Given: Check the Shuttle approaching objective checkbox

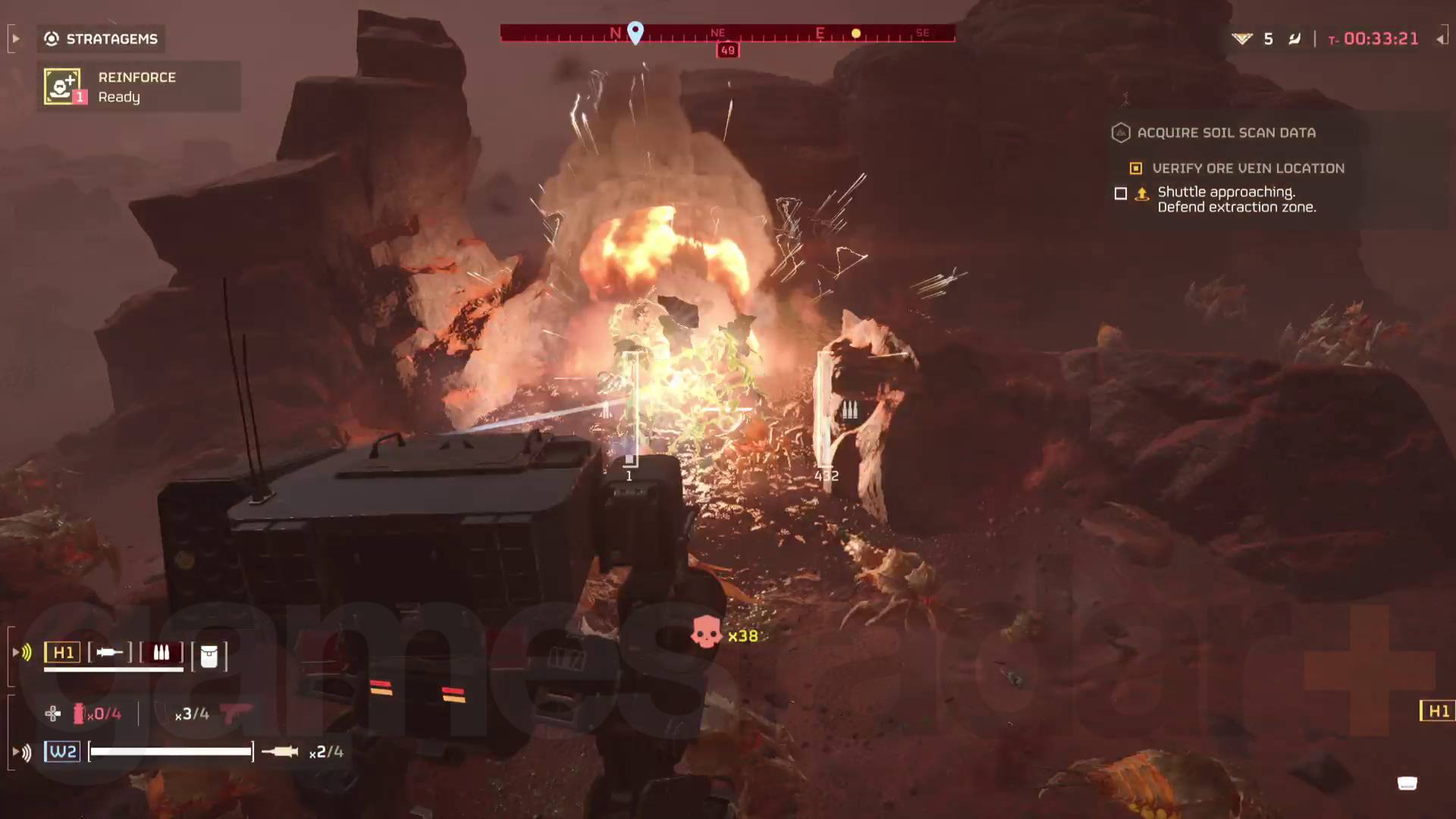Looking at the screenshot, I should (1121, 194).
